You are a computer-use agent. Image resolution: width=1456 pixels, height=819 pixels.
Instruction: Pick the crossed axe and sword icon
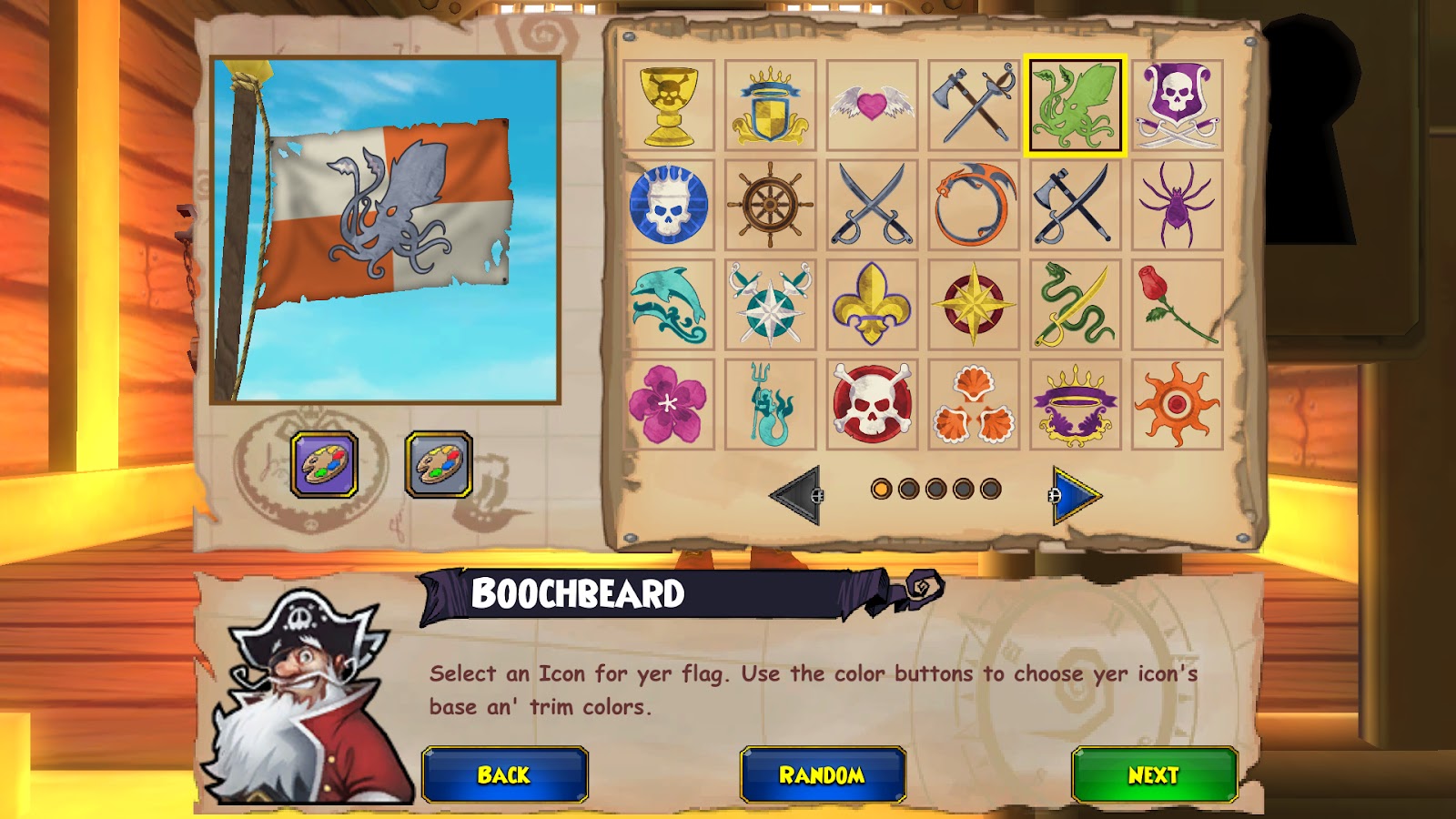(x=974, y=105)
